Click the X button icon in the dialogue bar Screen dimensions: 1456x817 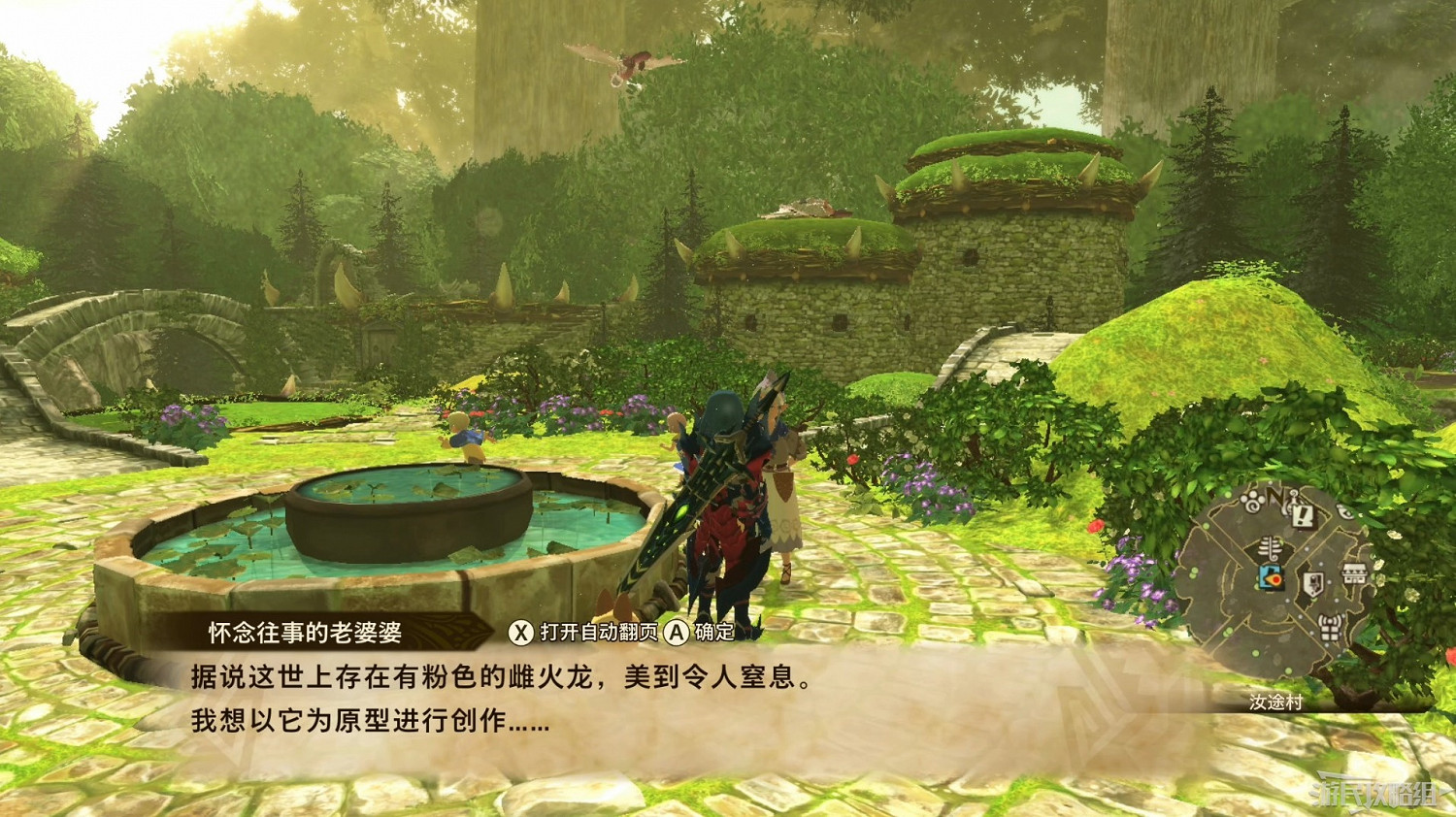tap(522, 632)
